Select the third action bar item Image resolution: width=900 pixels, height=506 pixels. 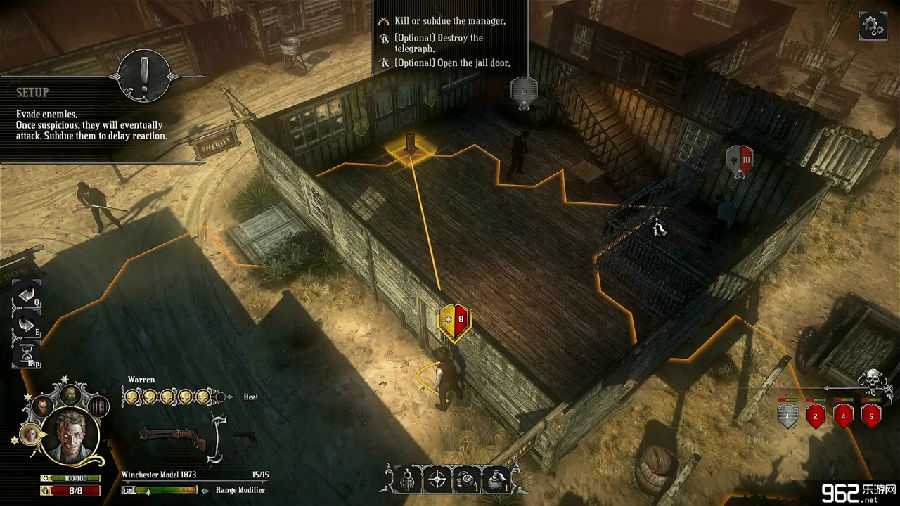[x=467, y=480]
